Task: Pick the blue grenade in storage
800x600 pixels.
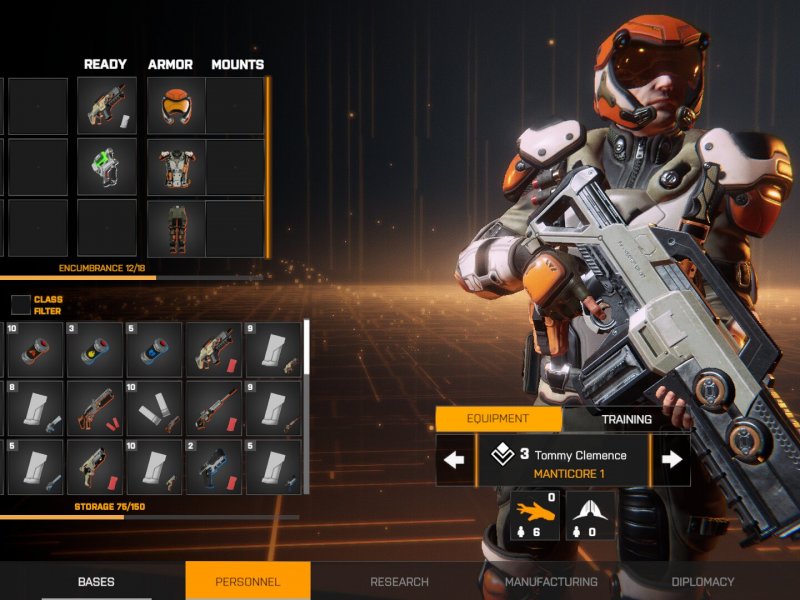Action: [x=154, y=350]
